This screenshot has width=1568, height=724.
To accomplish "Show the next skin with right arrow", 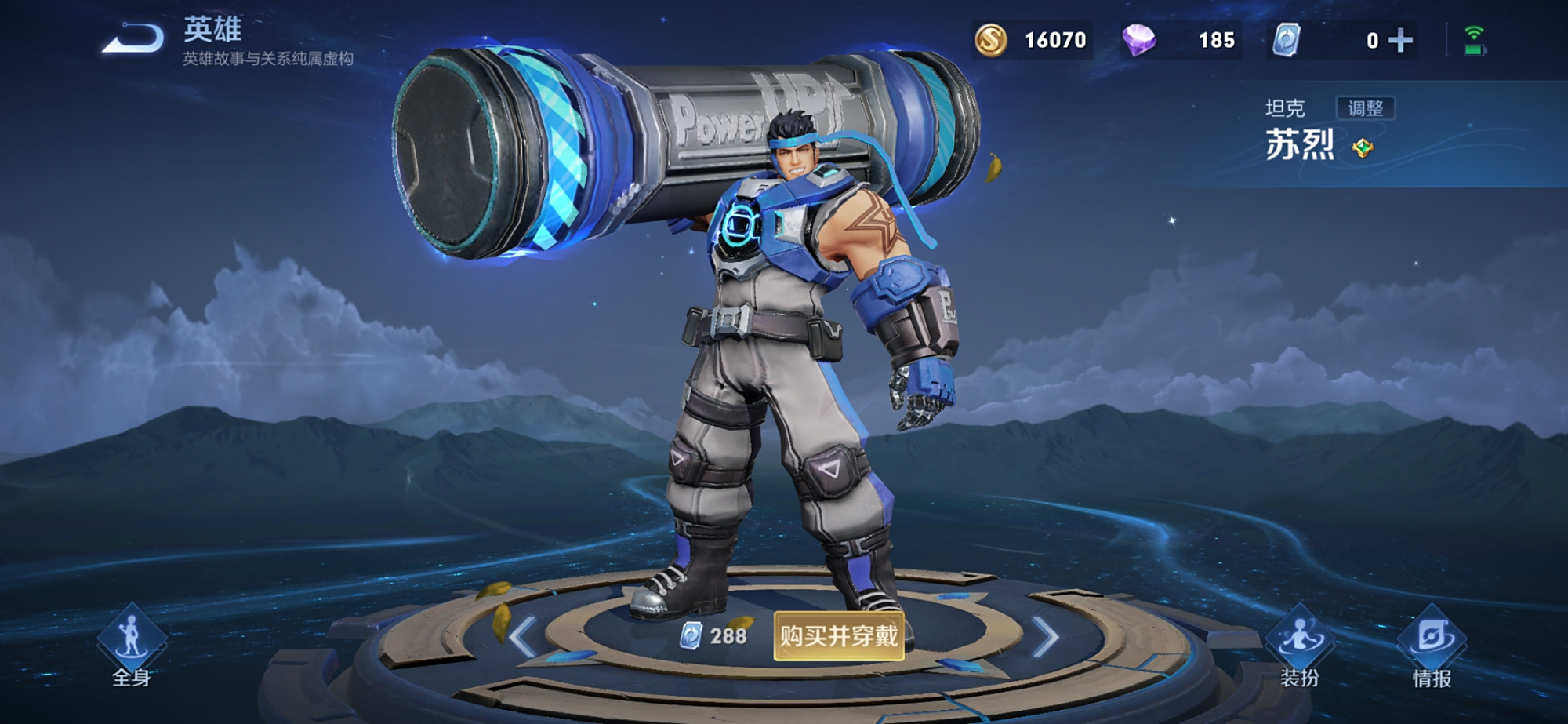I will coord(1045,635).
